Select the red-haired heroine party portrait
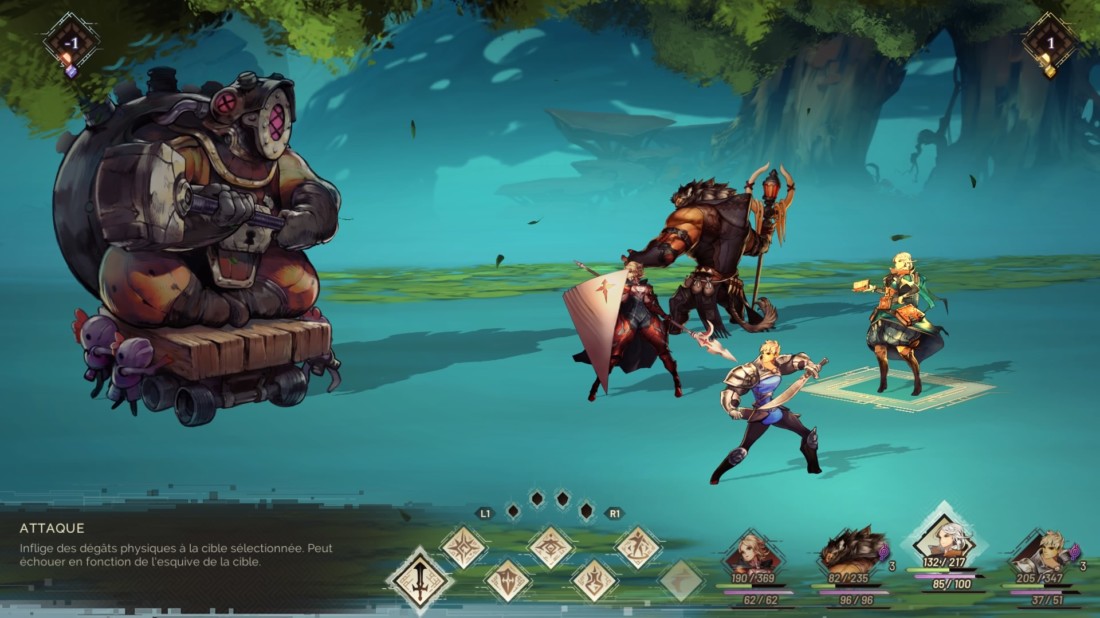The height and width of the screenshot is (618, 1100). coord(753,555)
